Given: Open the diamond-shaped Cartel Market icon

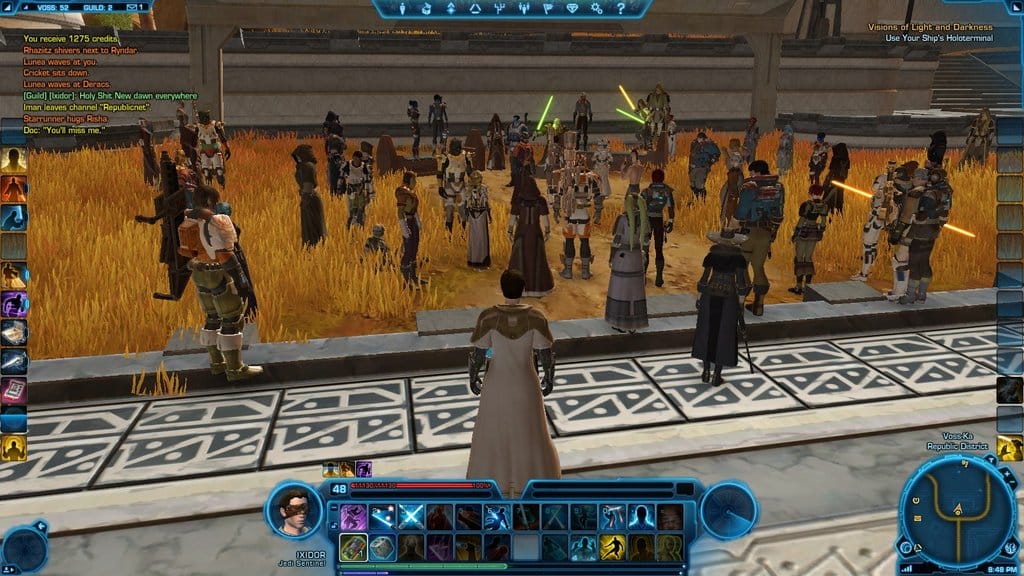Looking at the screenshot, I should pos(572,9).
